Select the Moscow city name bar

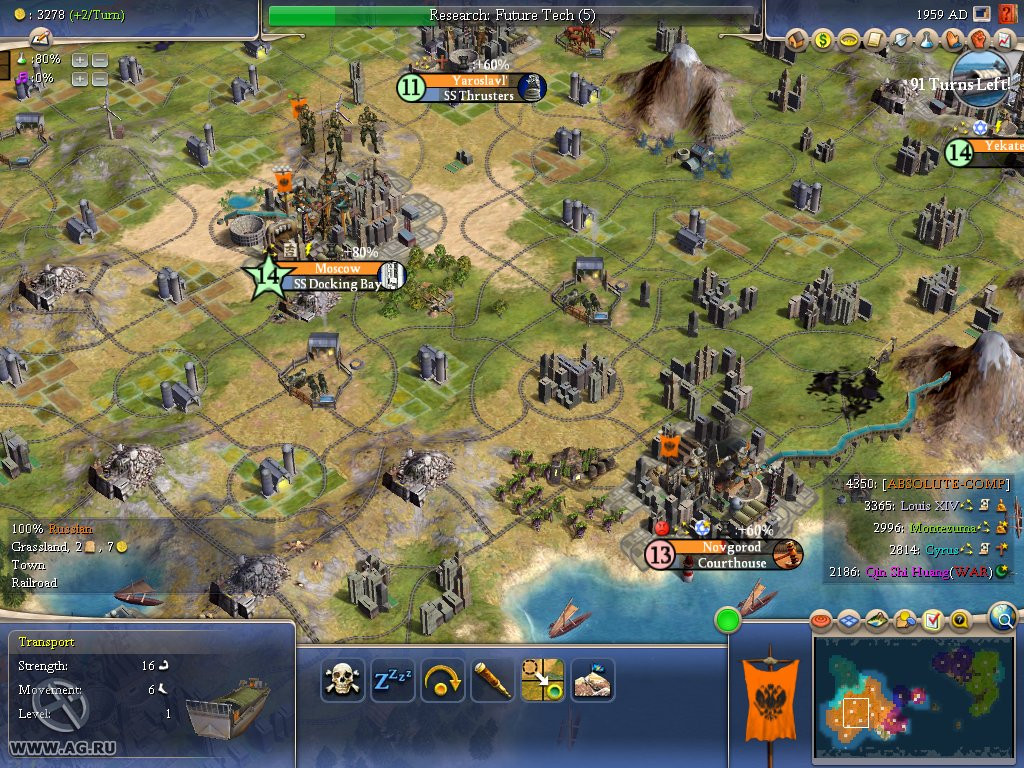[336, 269]
